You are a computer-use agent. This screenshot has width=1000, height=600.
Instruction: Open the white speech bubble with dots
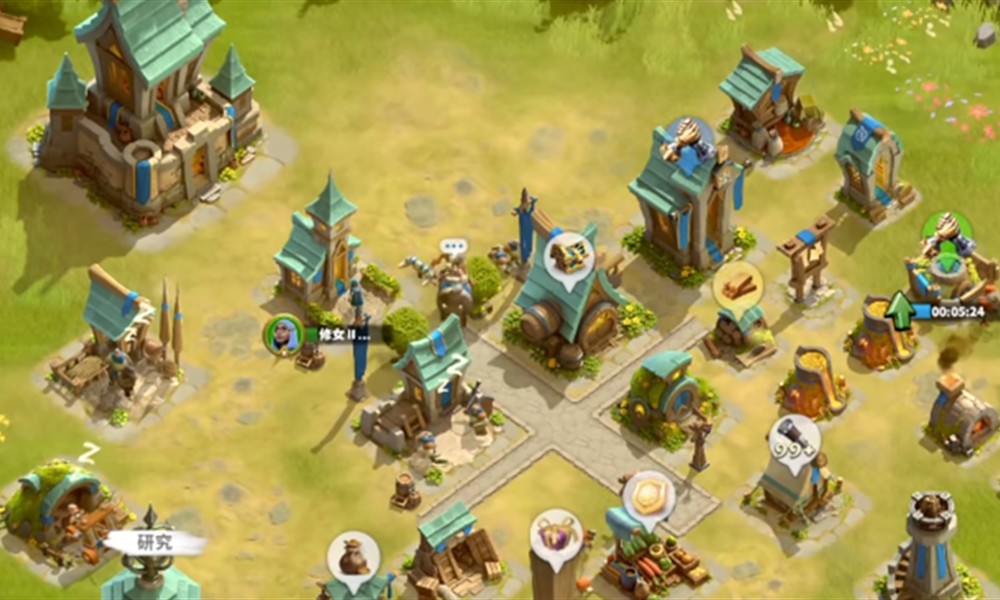tap(454, 246)
